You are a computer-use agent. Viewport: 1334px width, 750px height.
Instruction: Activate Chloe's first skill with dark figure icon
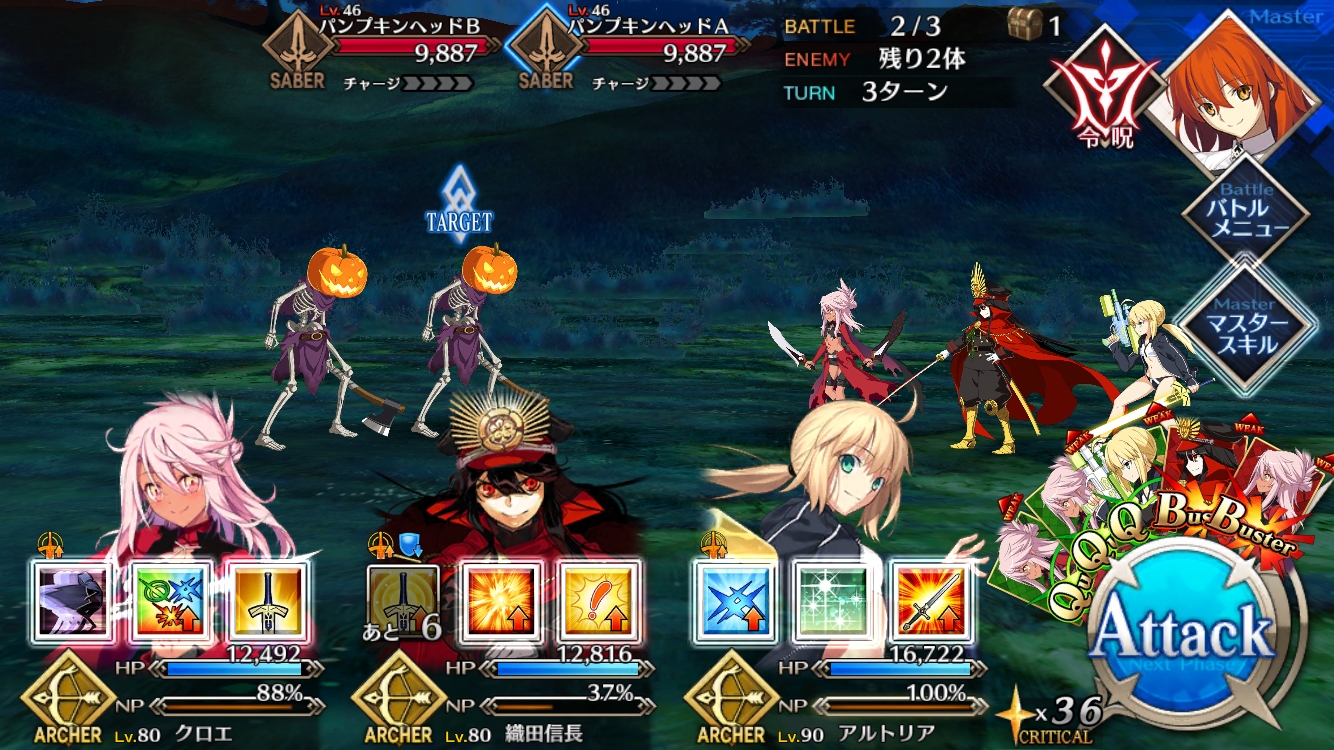point(71,600)
